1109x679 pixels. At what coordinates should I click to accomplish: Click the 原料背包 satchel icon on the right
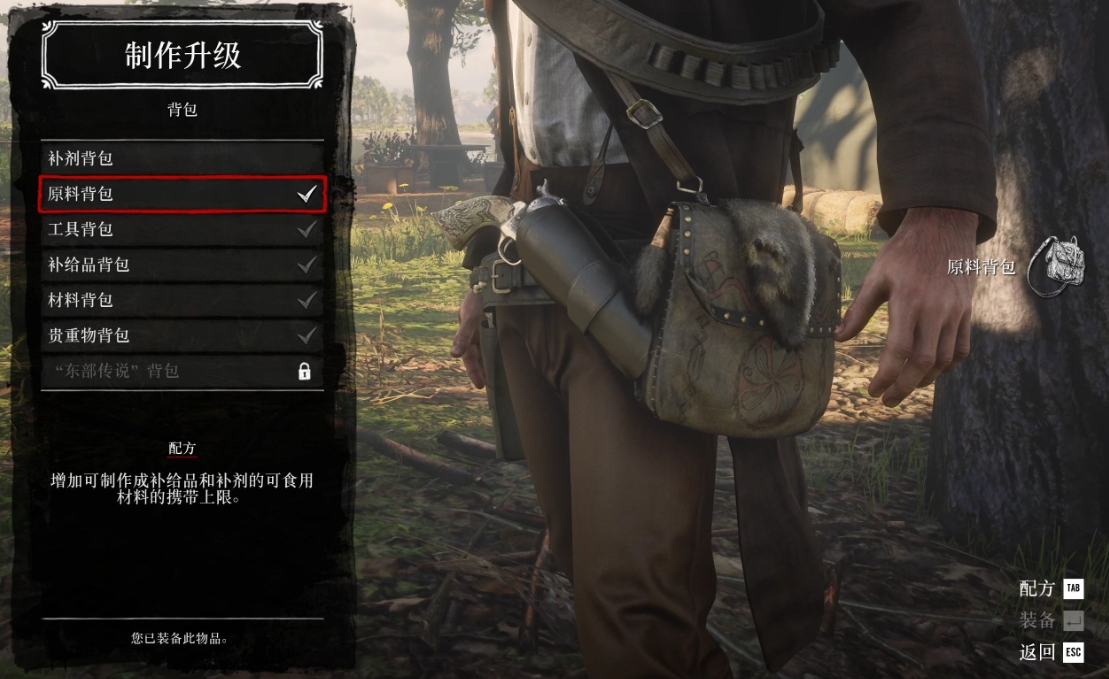click(1056, 266)
